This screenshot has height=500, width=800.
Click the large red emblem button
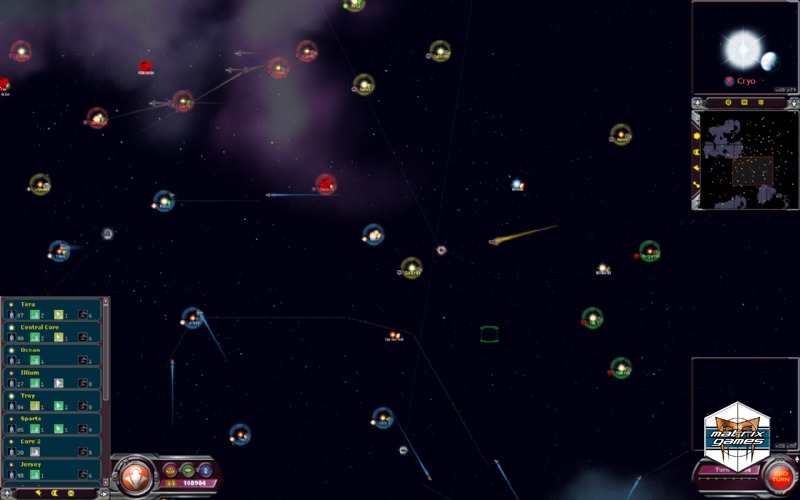(x=133, y=476)
